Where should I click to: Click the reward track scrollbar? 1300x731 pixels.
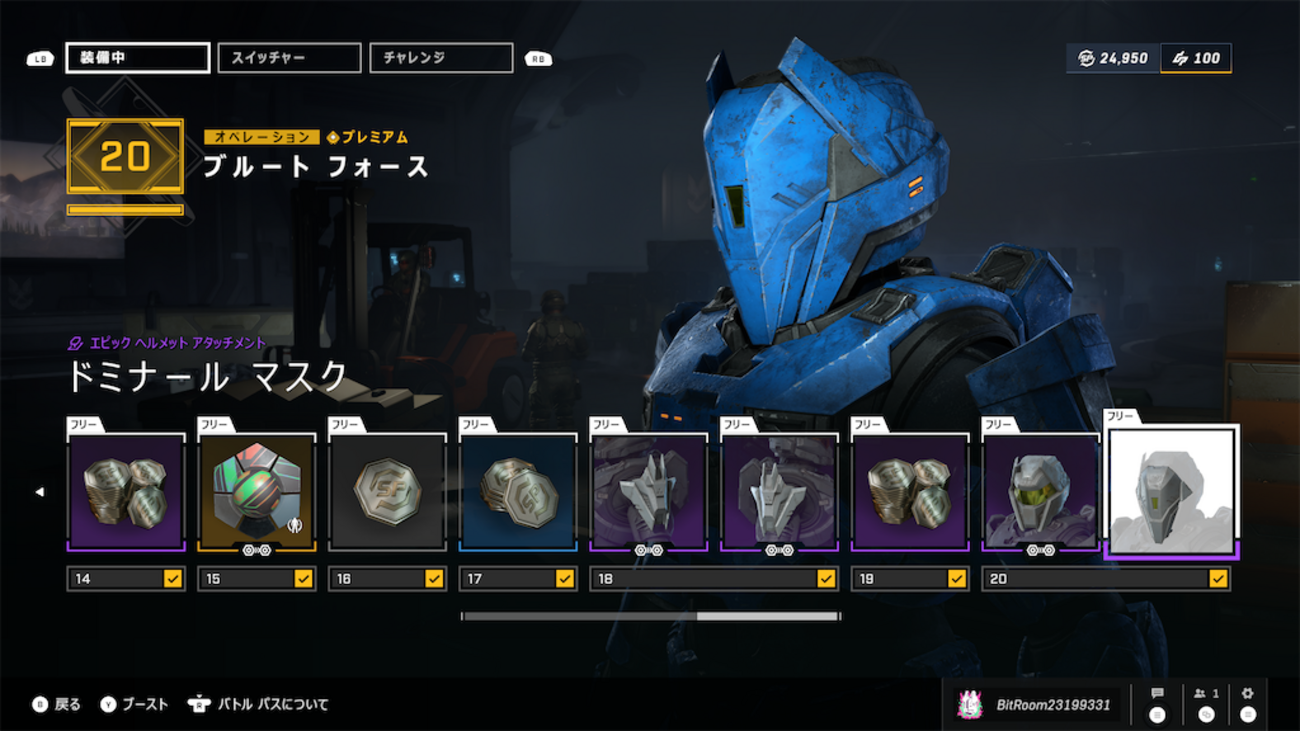[650, 616]
